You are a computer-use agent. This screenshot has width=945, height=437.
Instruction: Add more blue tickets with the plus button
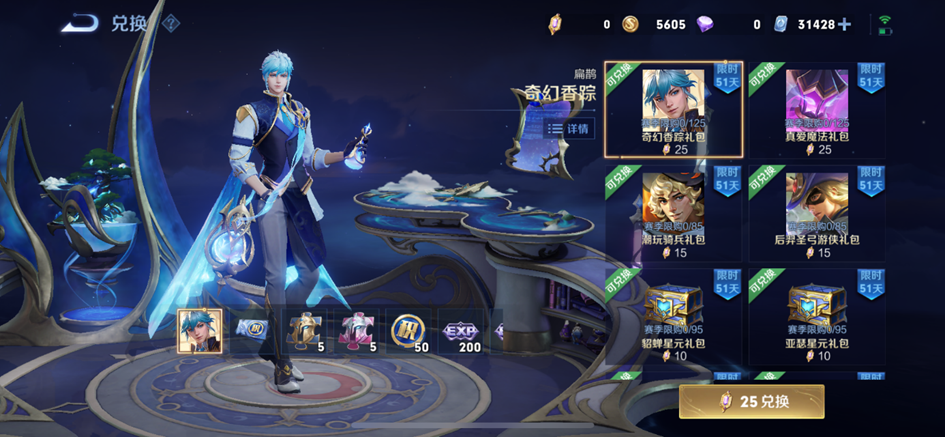(844, 24)
